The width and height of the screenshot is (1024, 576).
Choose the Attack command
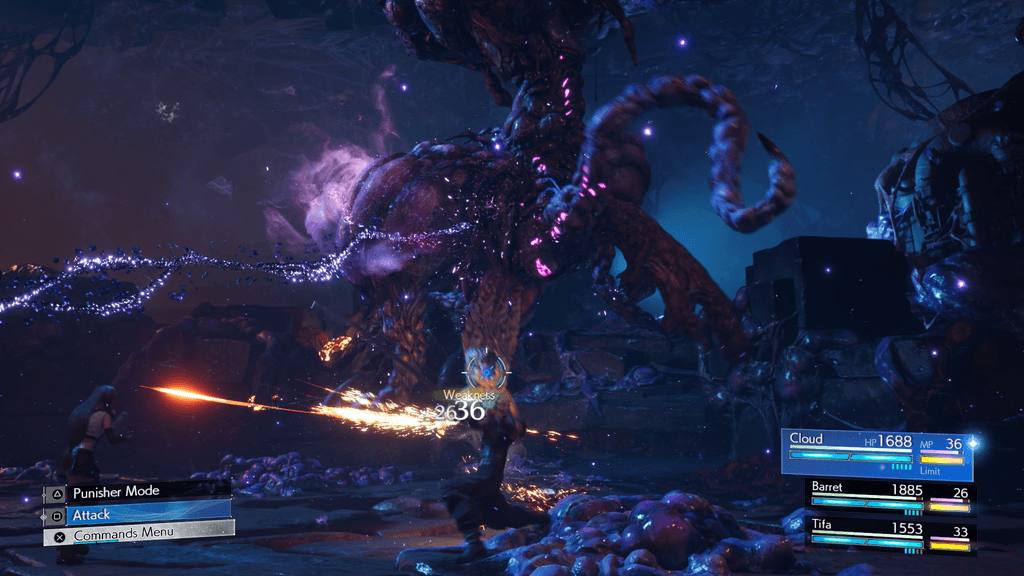click(x=136, y=513)
